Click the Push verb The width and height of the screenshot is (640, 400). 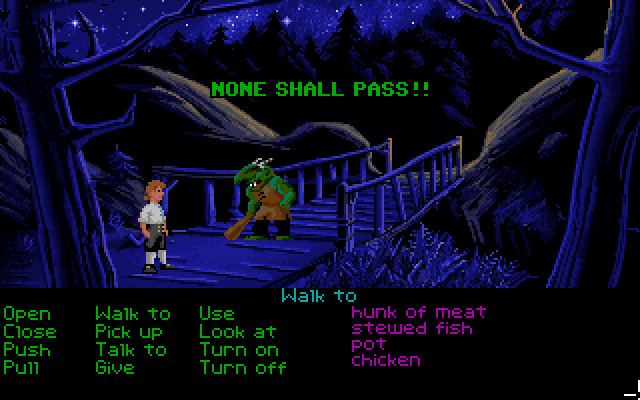point(27,349)
